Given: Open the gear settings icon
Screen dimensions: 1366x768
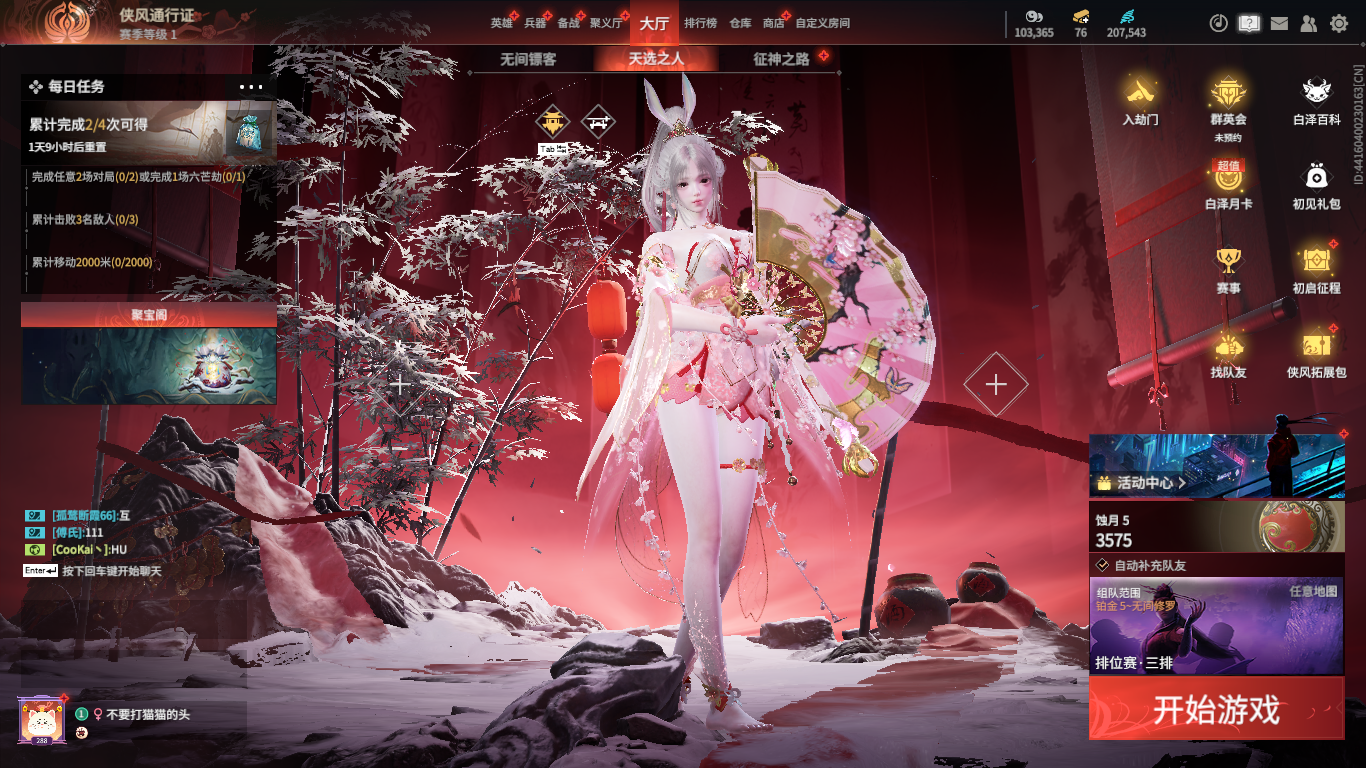Looking at the screenshot, I should (x=1339, y=23).
